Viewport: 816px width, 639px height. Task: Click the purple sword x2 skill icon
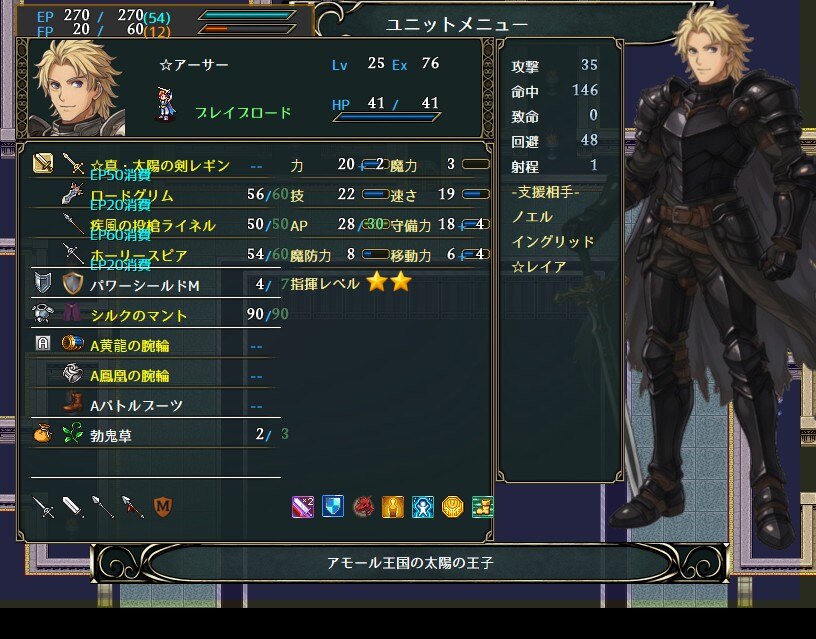pyautogui.click(x=303, y=507)
